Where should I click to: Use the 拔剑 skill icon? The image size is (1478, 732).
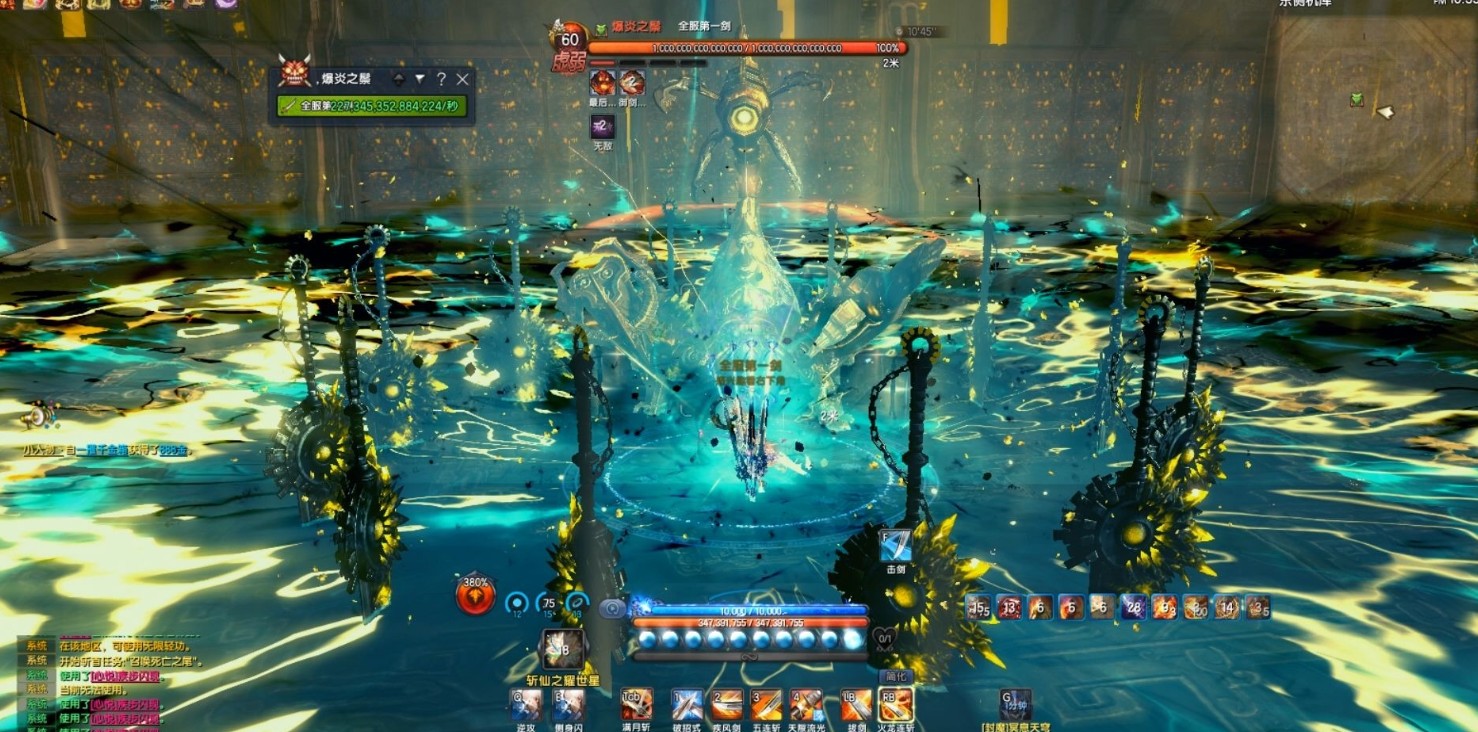point(856,704)
